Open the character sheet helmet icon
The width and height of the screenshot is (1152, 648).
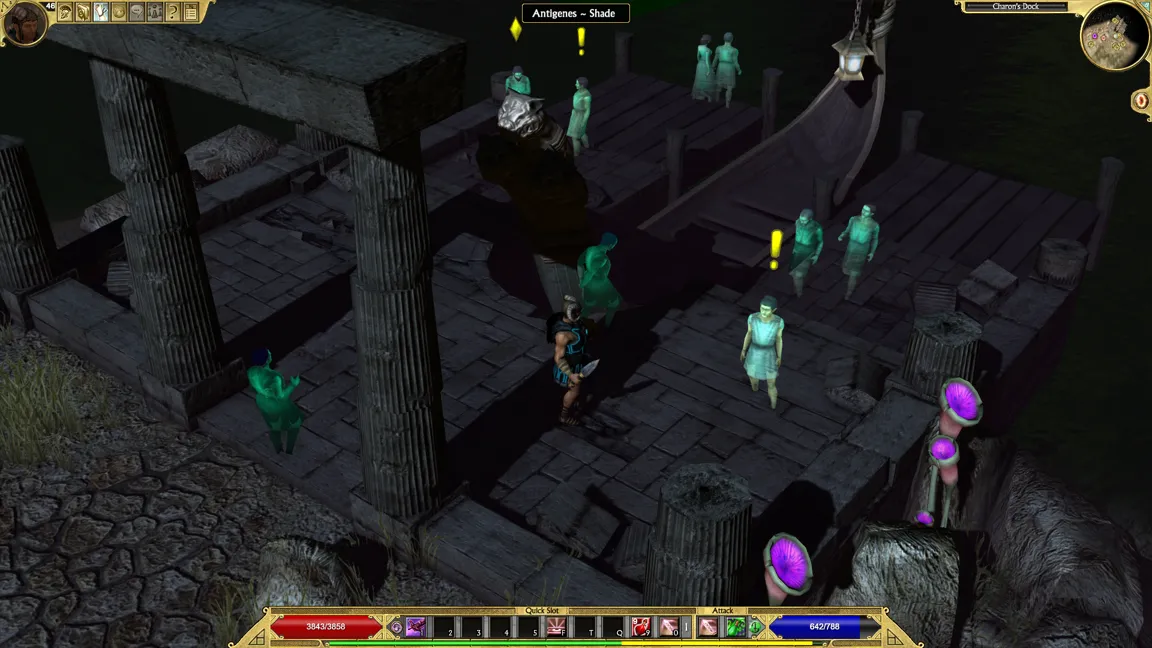[x=65, y=13]
